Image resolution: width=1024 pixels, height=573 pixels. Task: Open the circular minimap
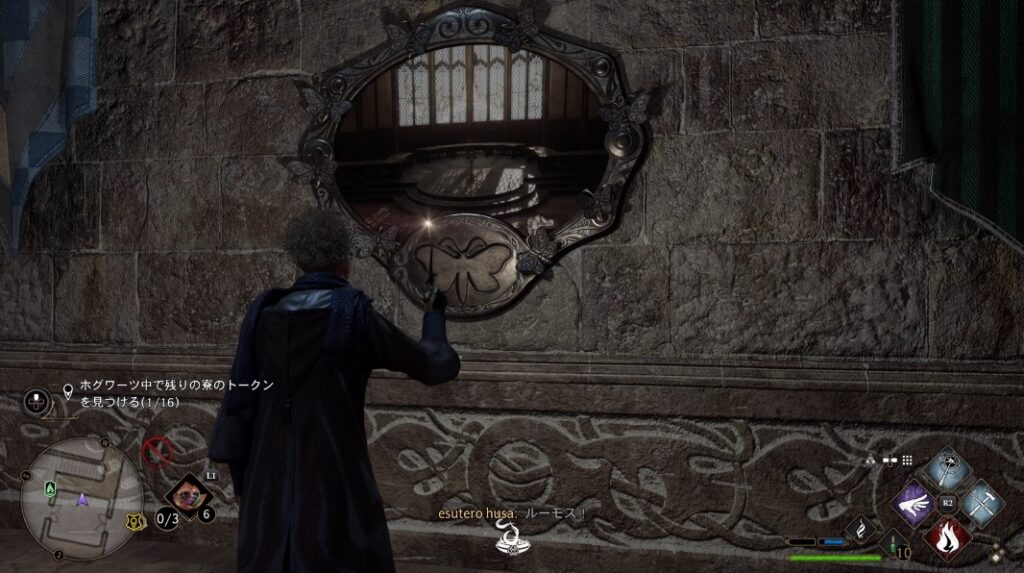click(x=80, y=498)
